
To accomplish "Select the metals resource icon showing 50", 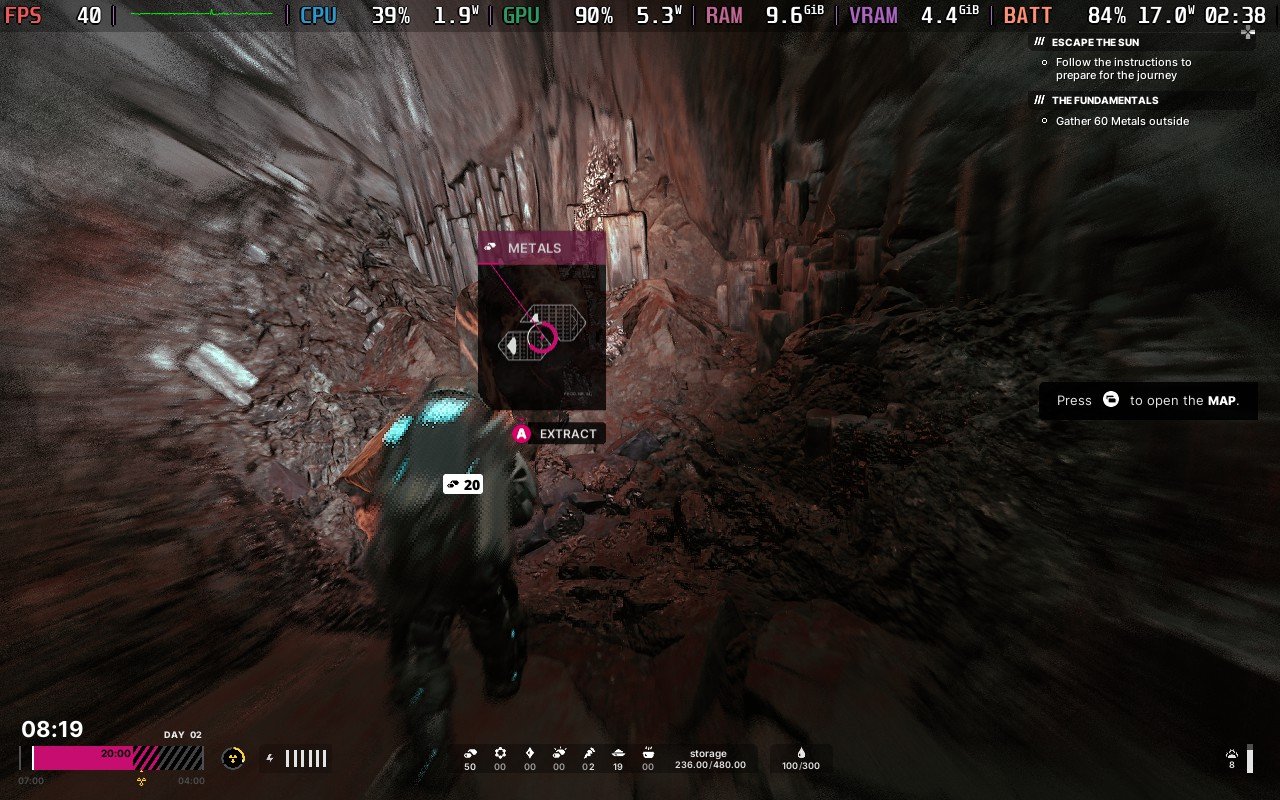I will click(x=470, y=753).
